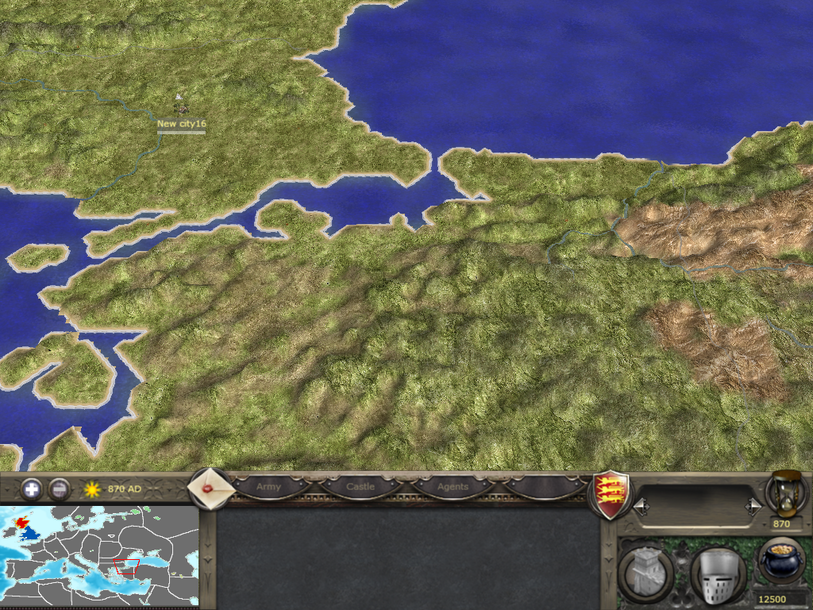Switch to the Army tab
Viewport: 813px width, 610px height.
click(269, 487)
